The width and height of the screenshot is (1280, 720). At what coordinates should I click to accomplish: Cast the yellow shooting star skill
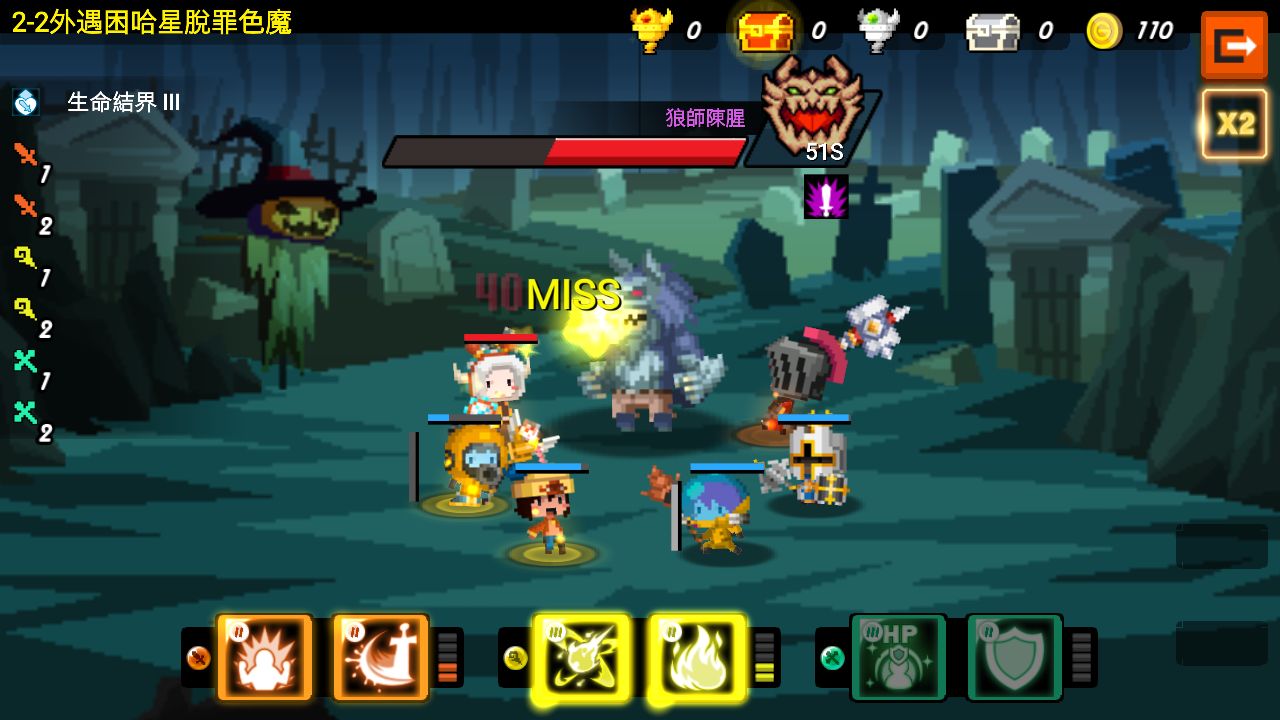point(581,657)
